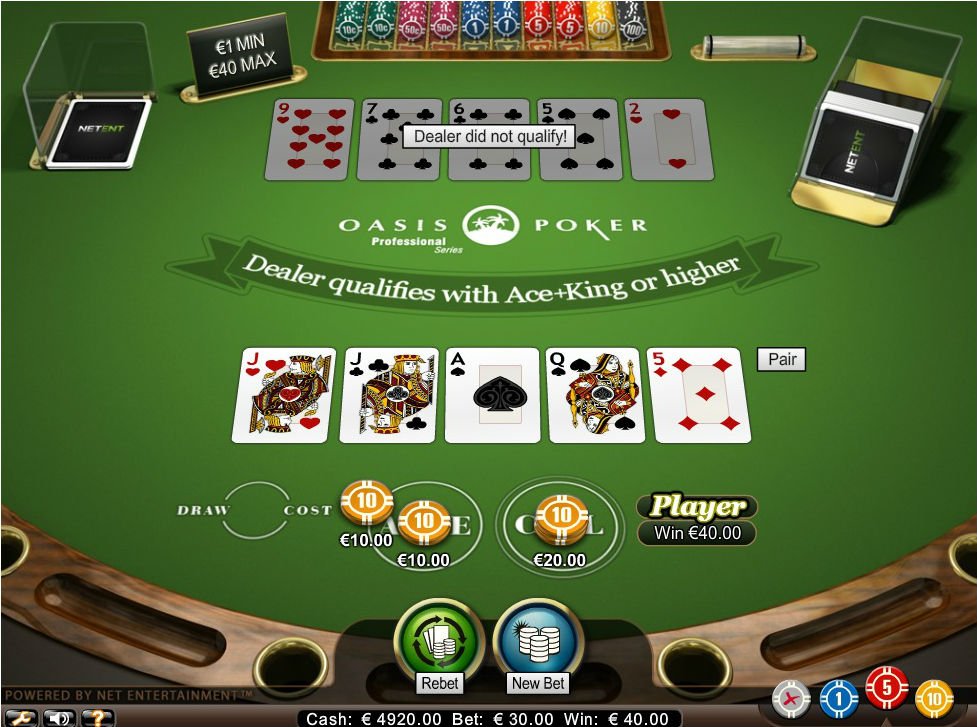This screenshot has height=727, width=977.
Task: Select the Jack of Hearts card
Action: point(283,395)
